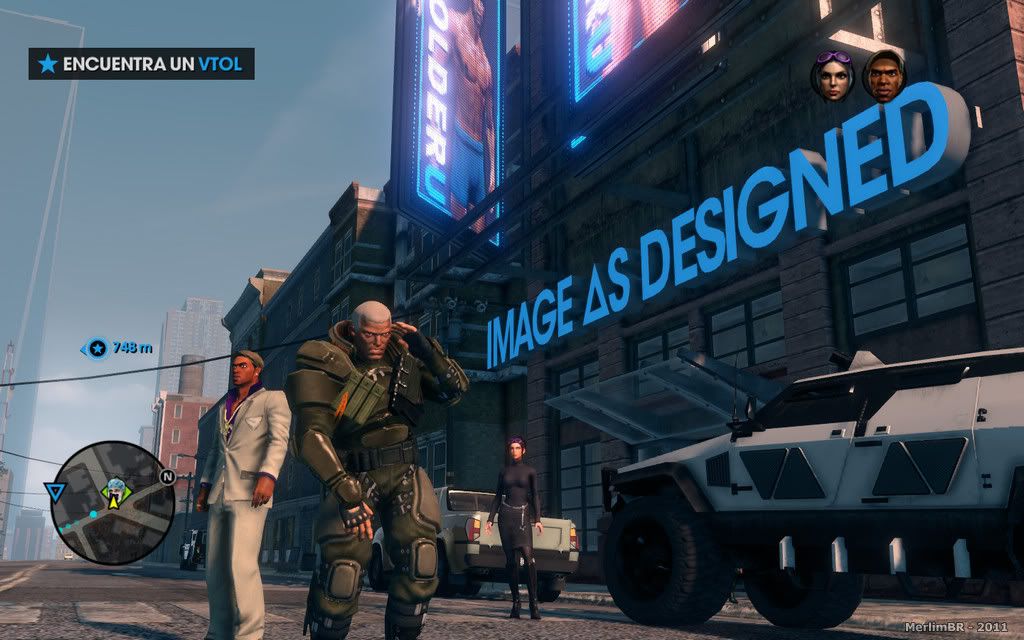Select the ENCUENTRA UN VTOL objective tracker
This screenshot has width=1024, height=640.
[141, 64]
